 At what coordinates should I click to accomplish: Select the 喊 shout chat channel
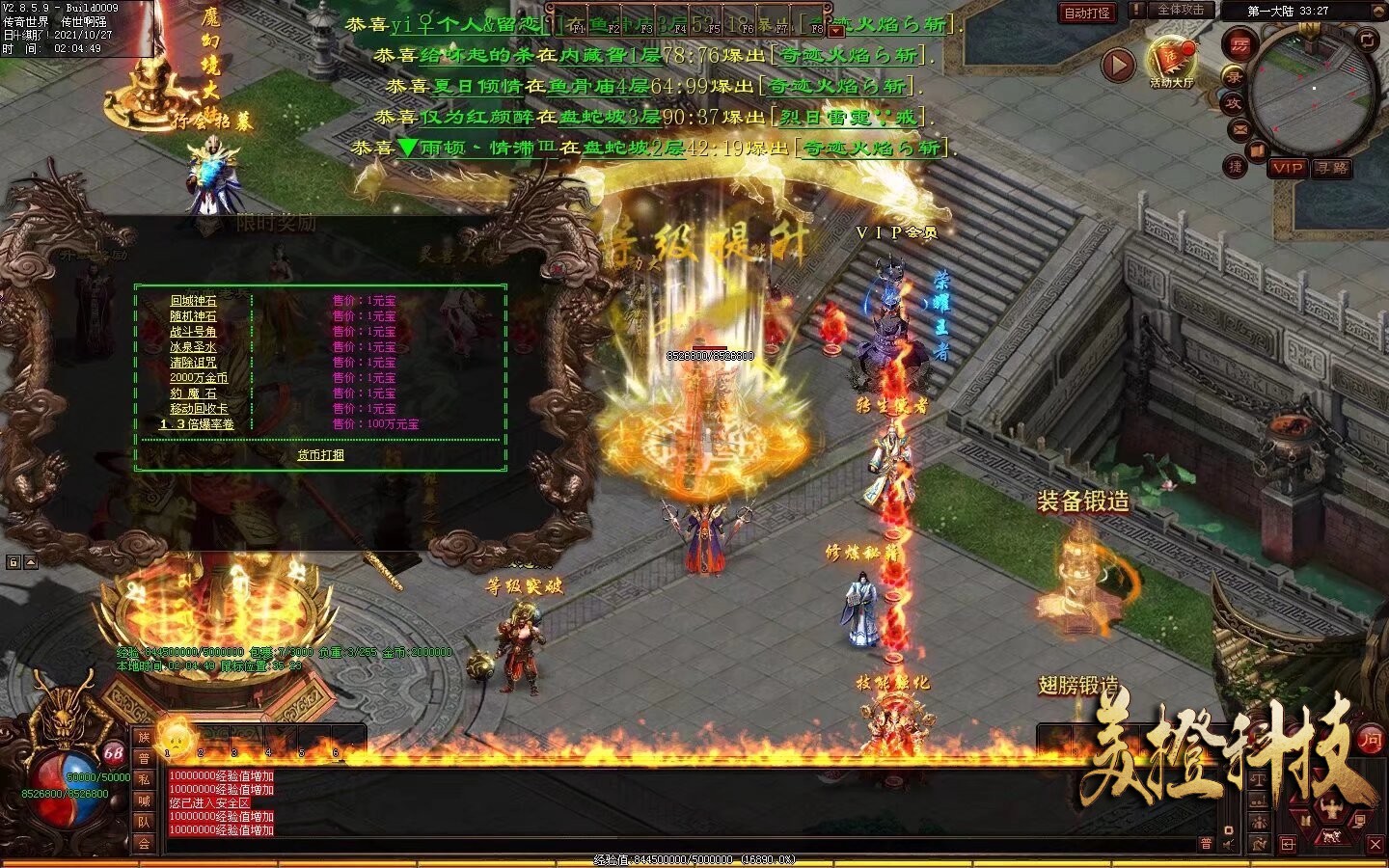point(144,800)
